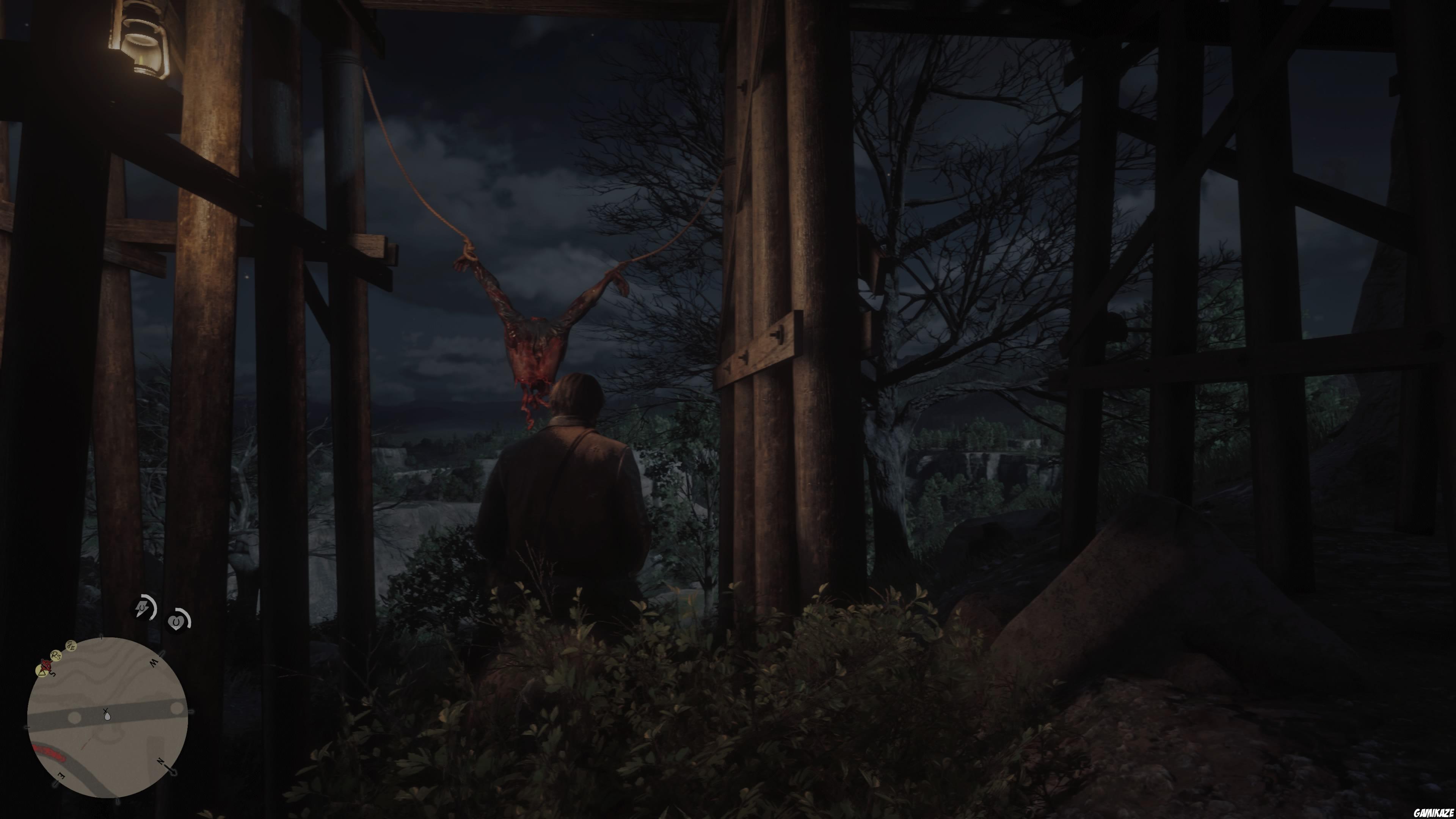Click the N compass letter on the minimap
This screenshot has width=1456, height=819.
tap(160, 762)
